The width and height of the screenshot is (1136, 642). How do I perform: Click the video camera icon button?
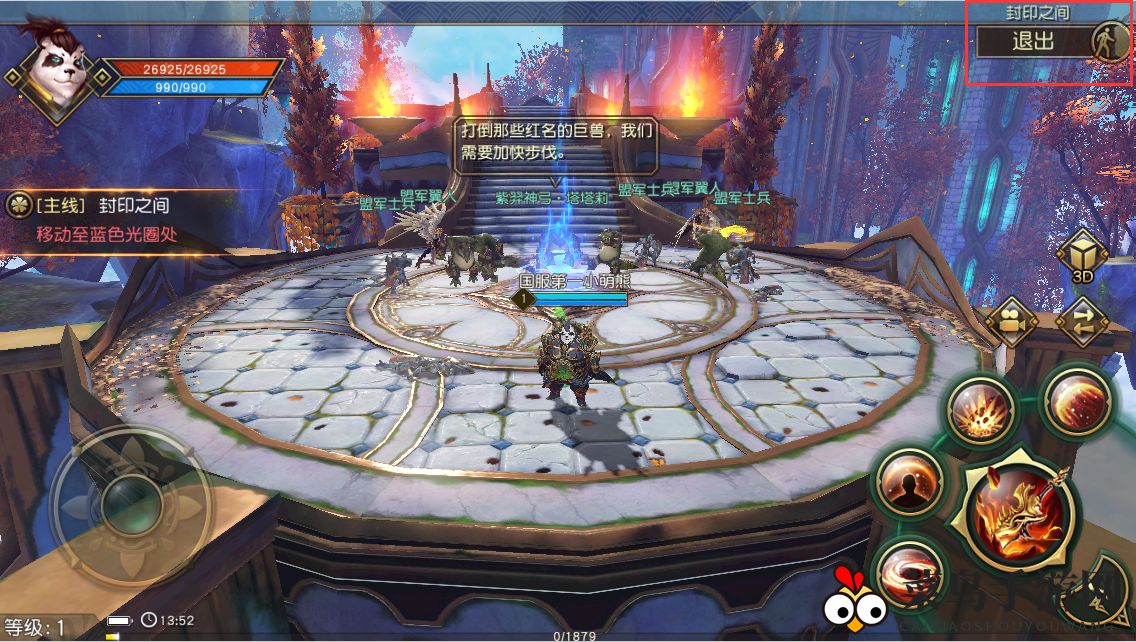point(1009,320)
